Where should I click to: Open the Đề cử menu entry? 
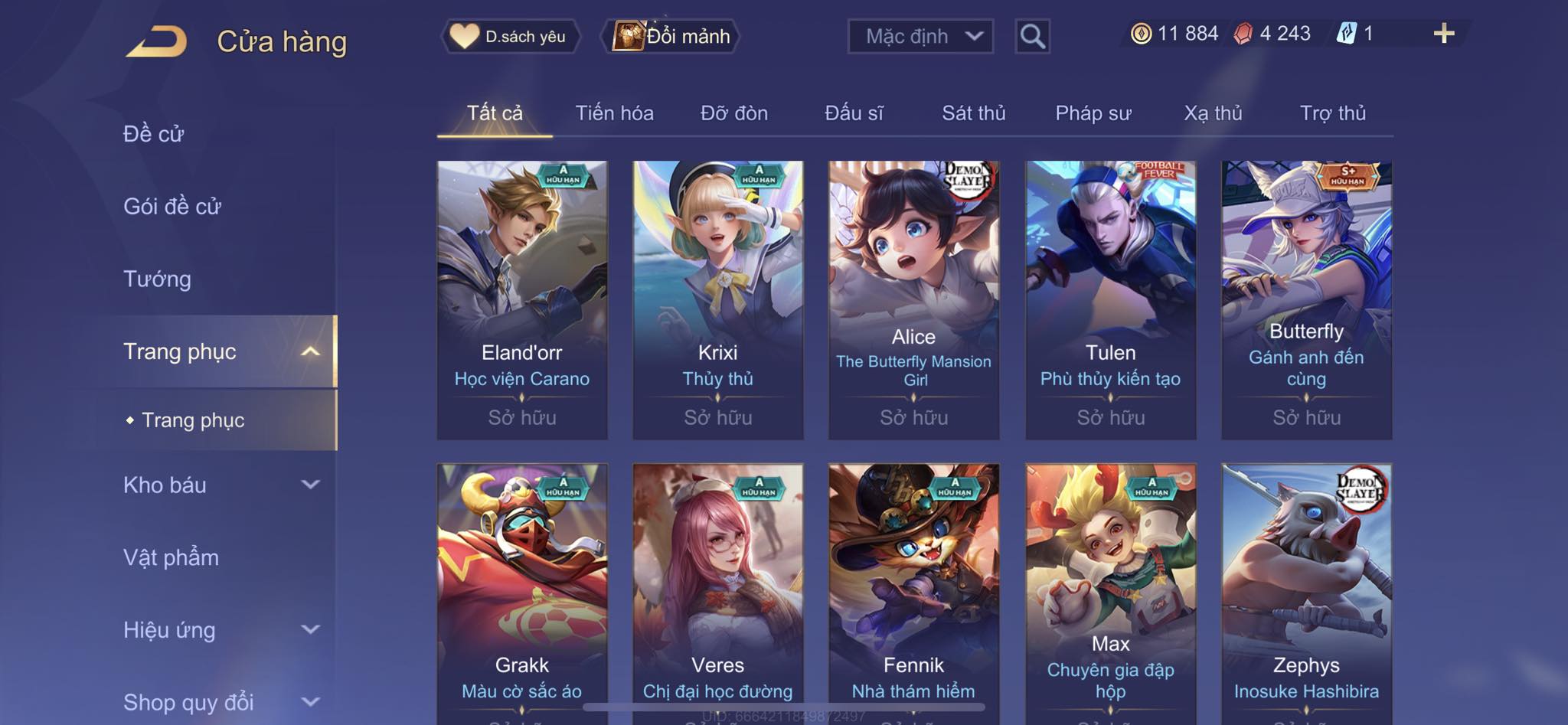coord(154,134)
